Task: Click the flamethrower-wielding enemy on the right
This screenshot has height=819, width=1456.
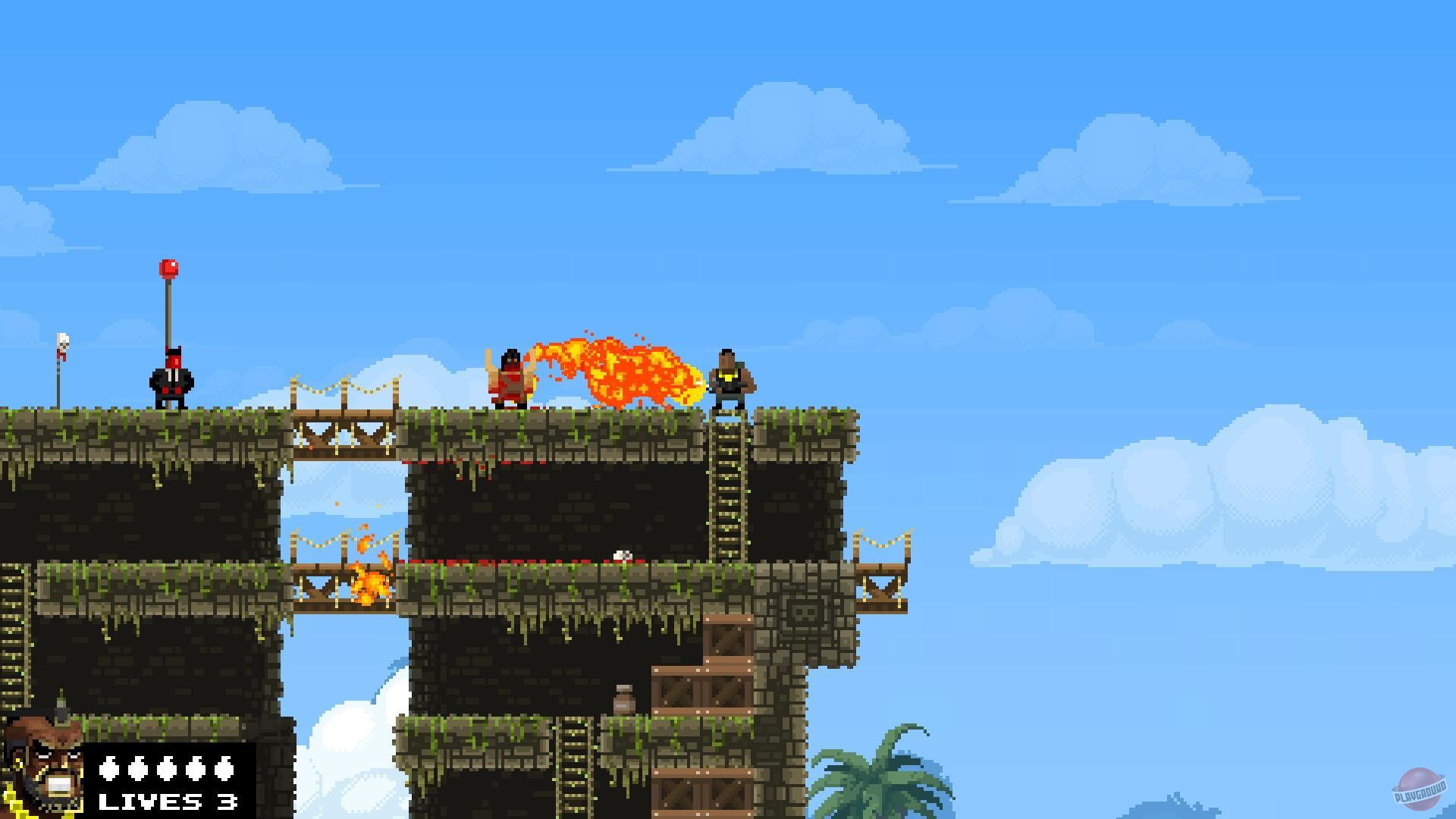Action: (x=730, y=377)
